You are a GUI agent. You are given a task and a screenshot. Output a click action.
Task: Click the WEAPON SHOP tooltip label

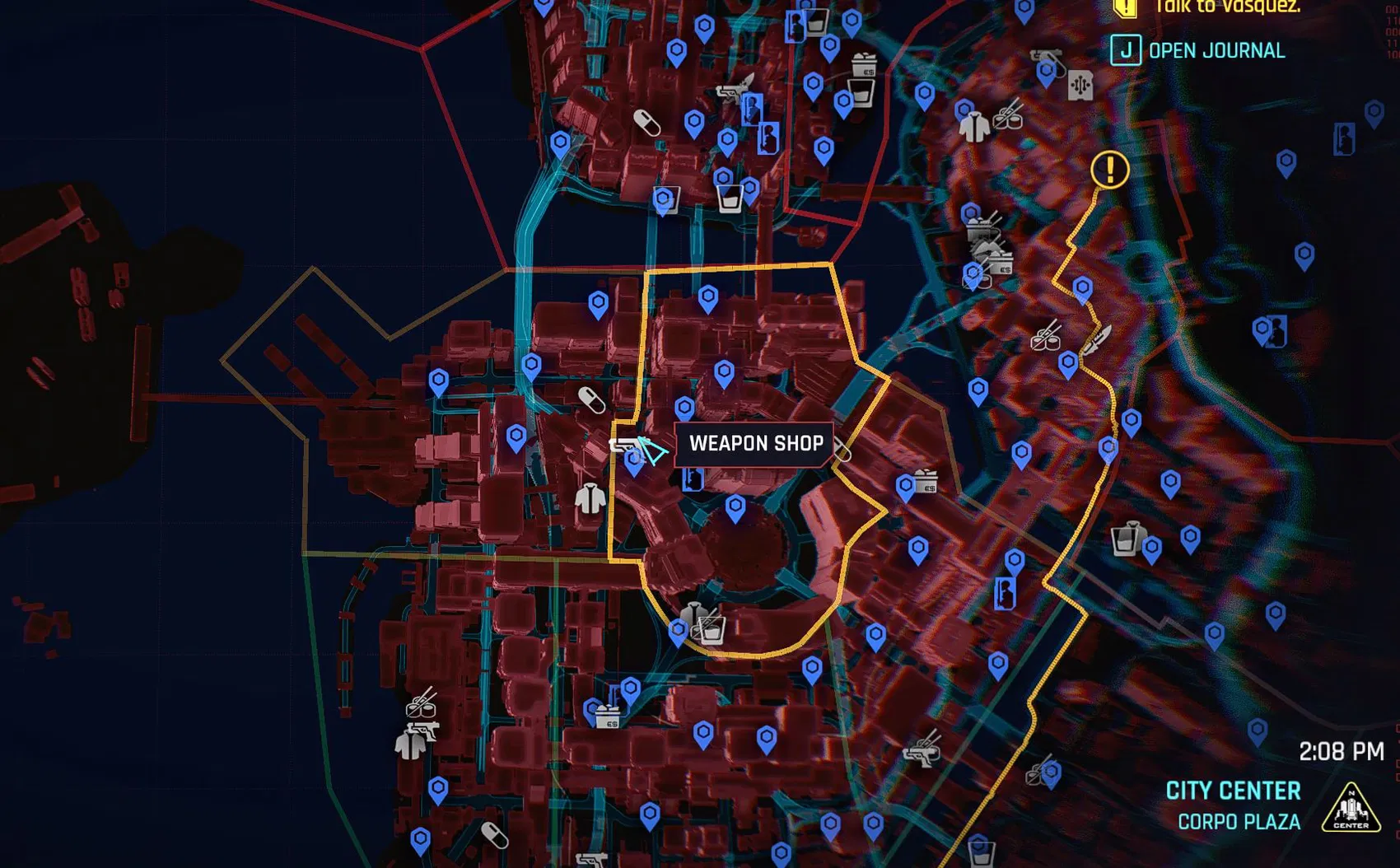point(752,444)
